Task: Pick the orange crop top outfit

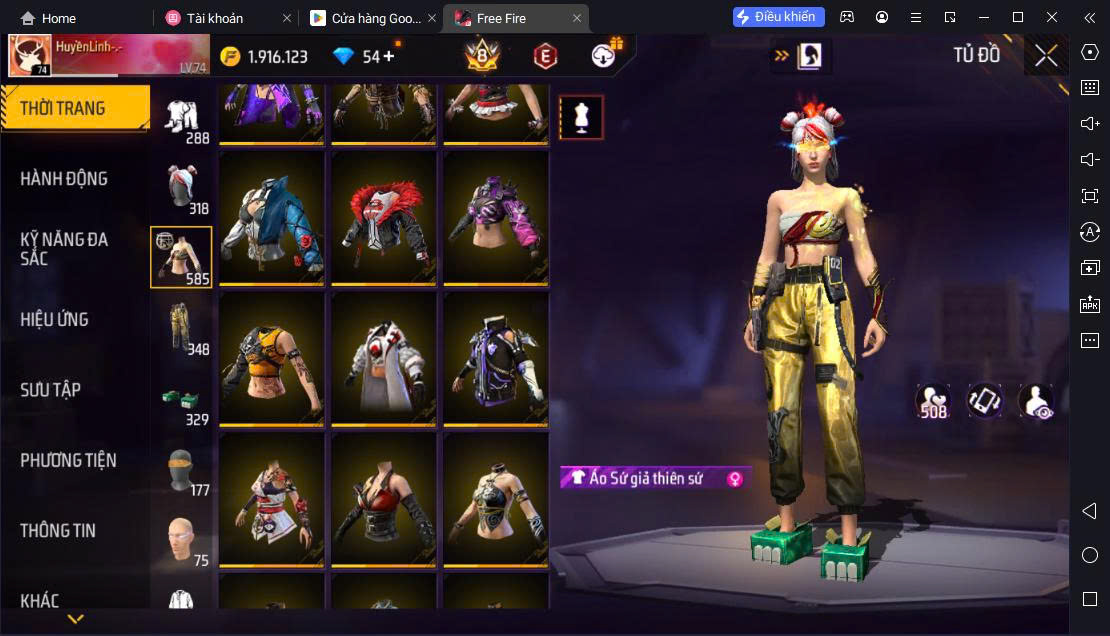Action: pyautogui.click(x=272, y=358)
